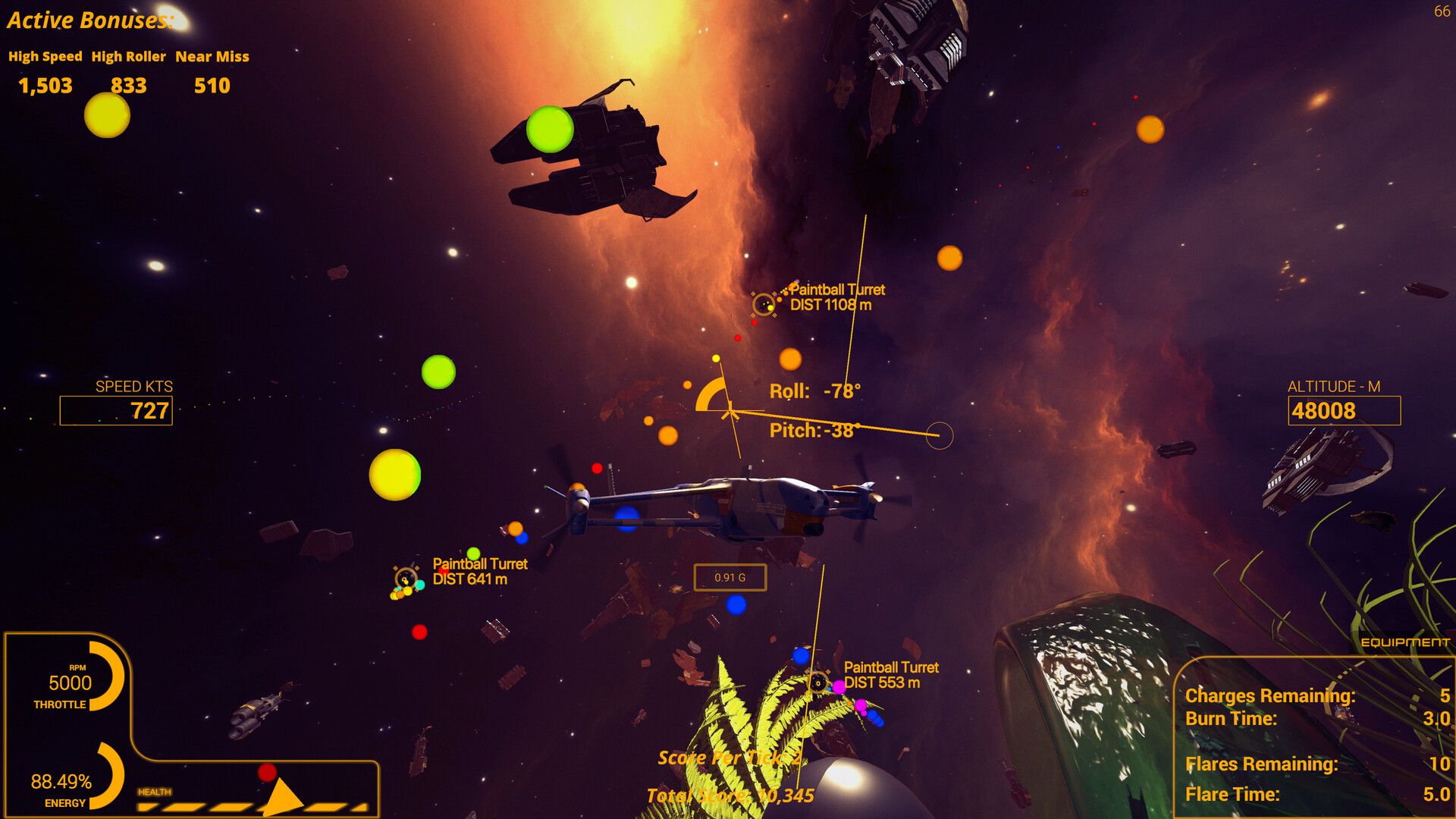This screenshot has height=819, width=1456.
Task: Switch to the SPEED KTS readout
Action: point(115,410)
